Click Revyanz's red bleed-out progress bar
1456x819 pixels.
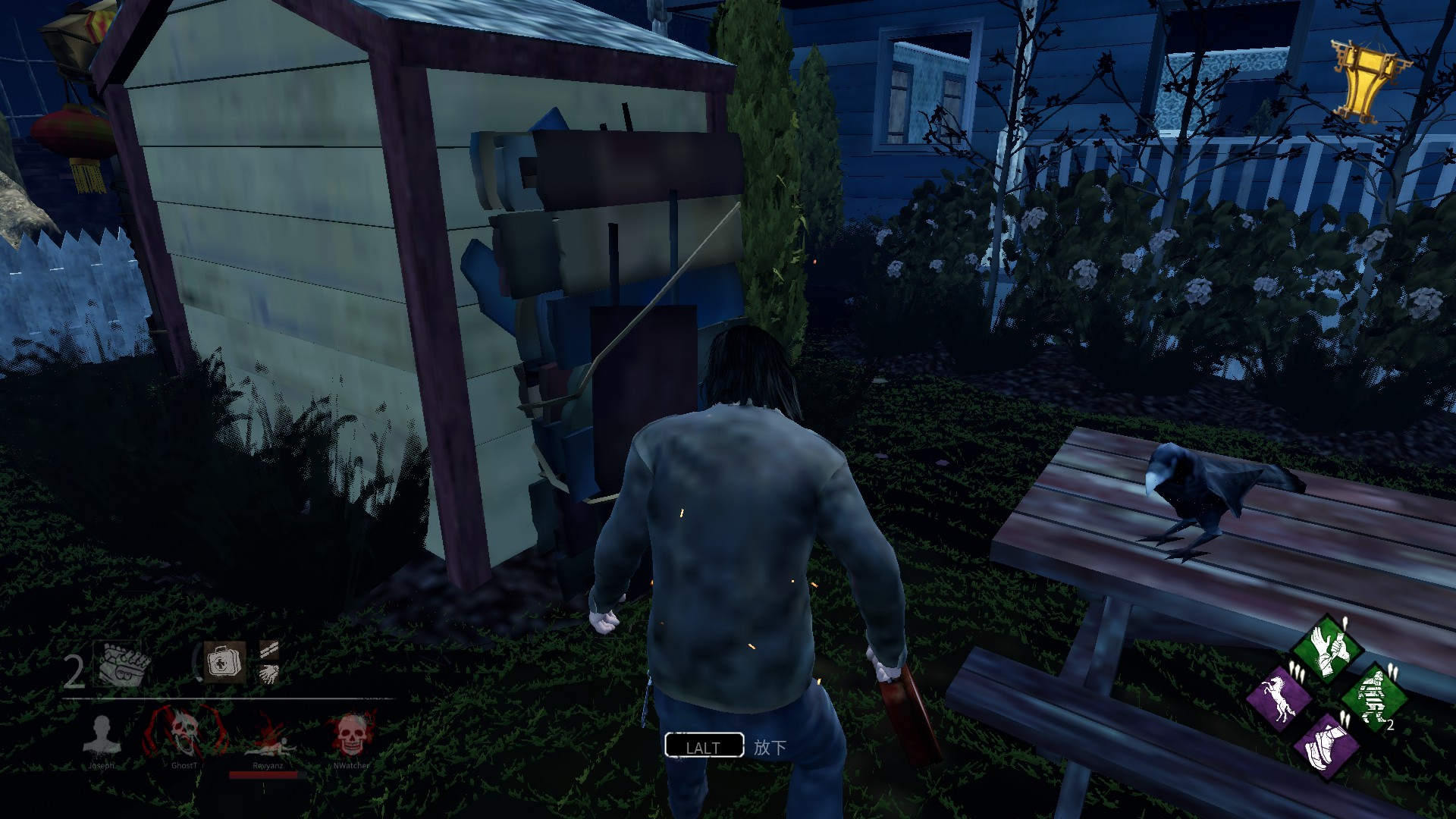(263, 775)
